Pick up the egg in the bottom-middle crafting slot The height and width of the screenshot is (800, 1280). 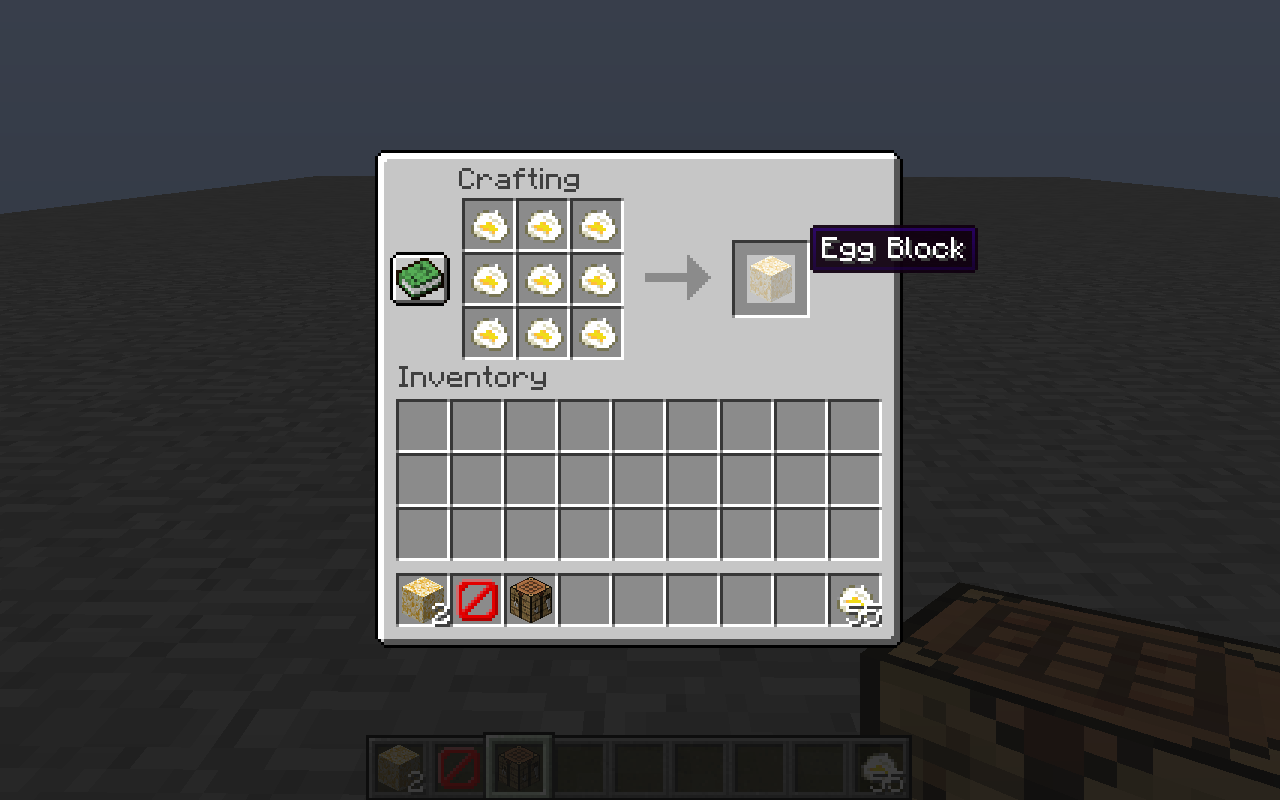(543, 333)
